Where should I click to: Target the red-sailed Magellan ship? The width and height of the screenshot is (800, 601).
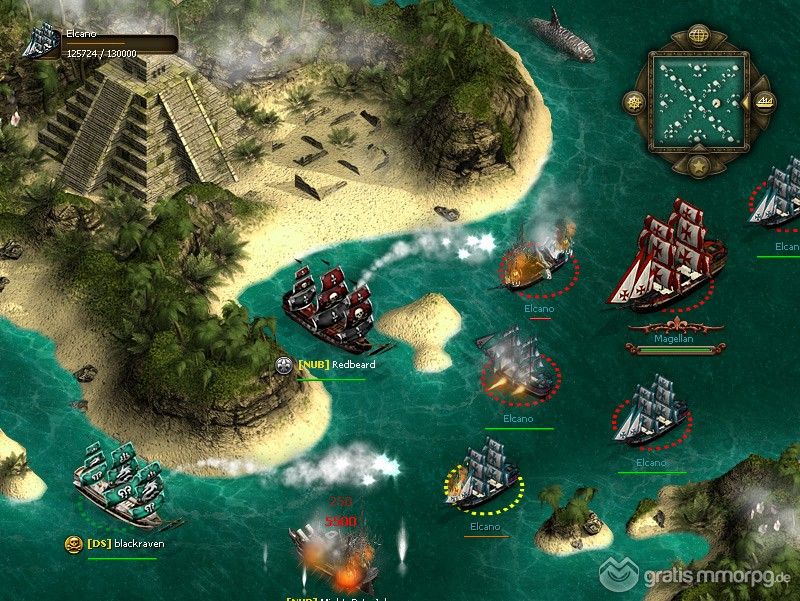[x=666, y=257]
